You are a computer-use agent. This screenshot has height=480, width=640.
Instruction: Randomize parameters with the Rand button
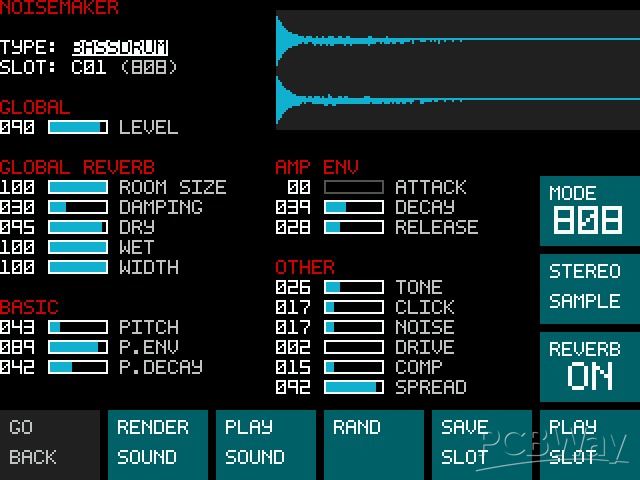373,443
